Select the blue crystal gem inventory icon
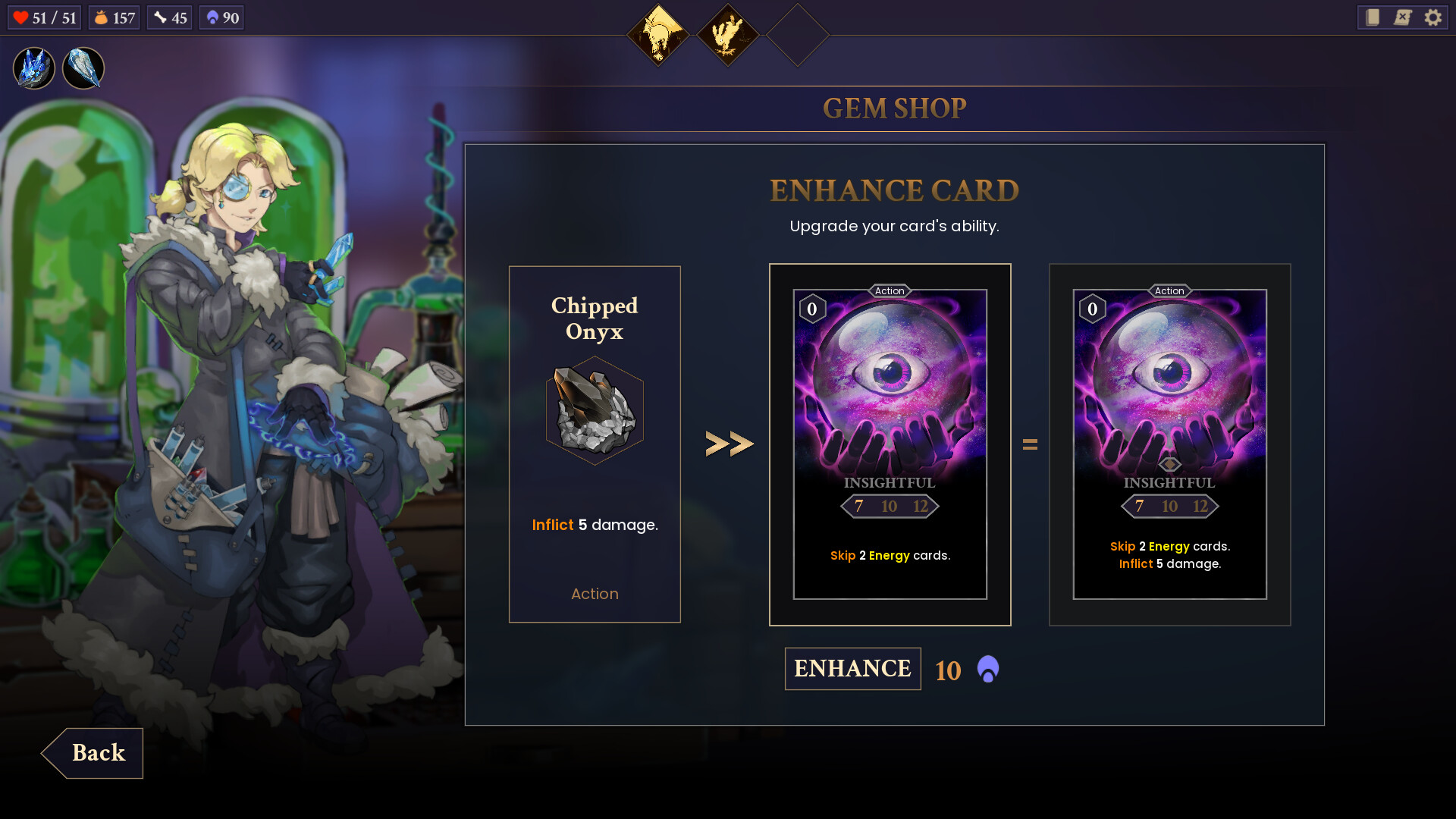 tap(33, 68)
